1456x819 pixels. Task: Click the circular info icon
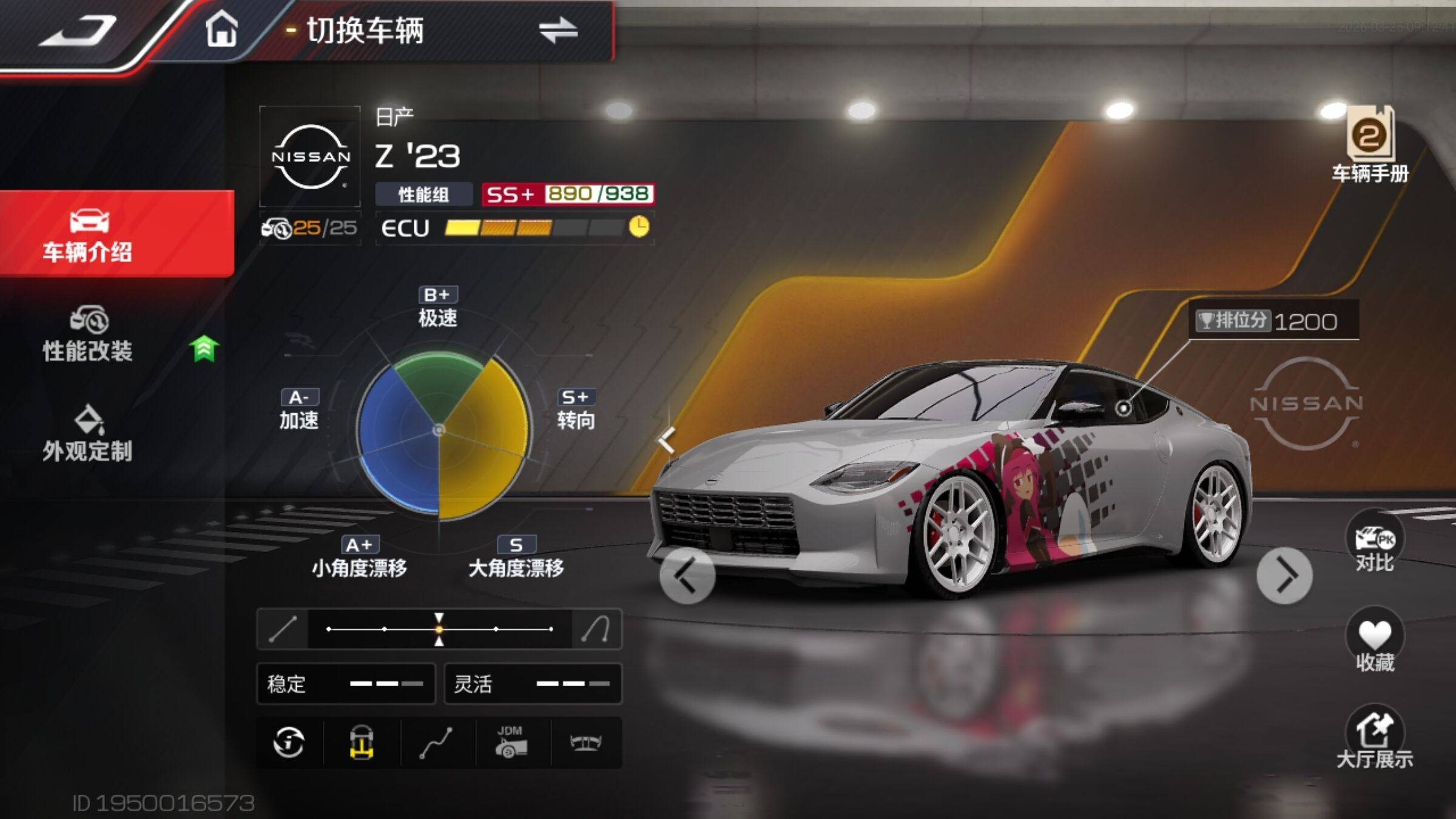pos(289,743)
